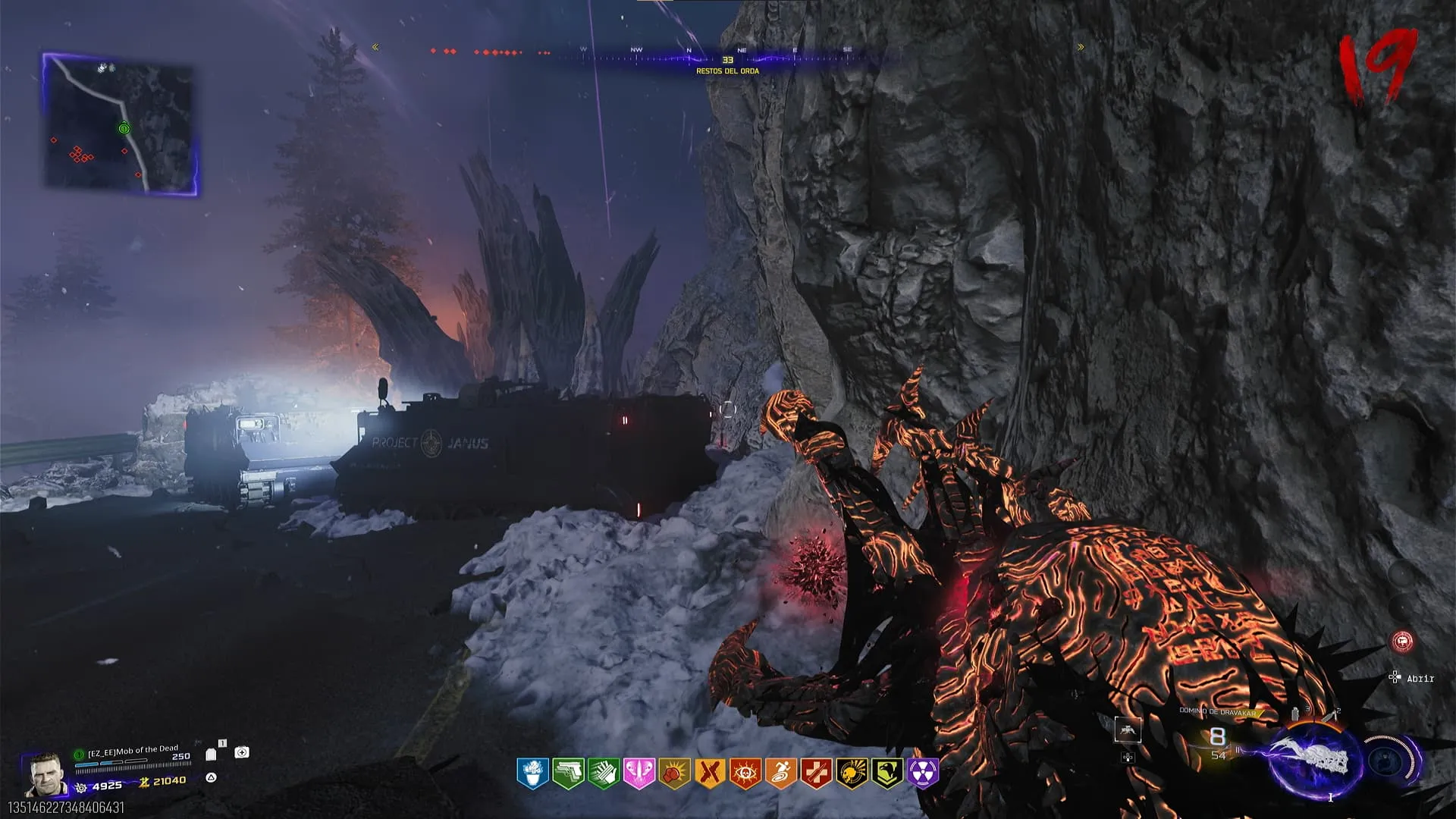Select the boxing glove Melee Macchiato perk
The width and height of the screenshot is (1456, 819).
[674, 773]
